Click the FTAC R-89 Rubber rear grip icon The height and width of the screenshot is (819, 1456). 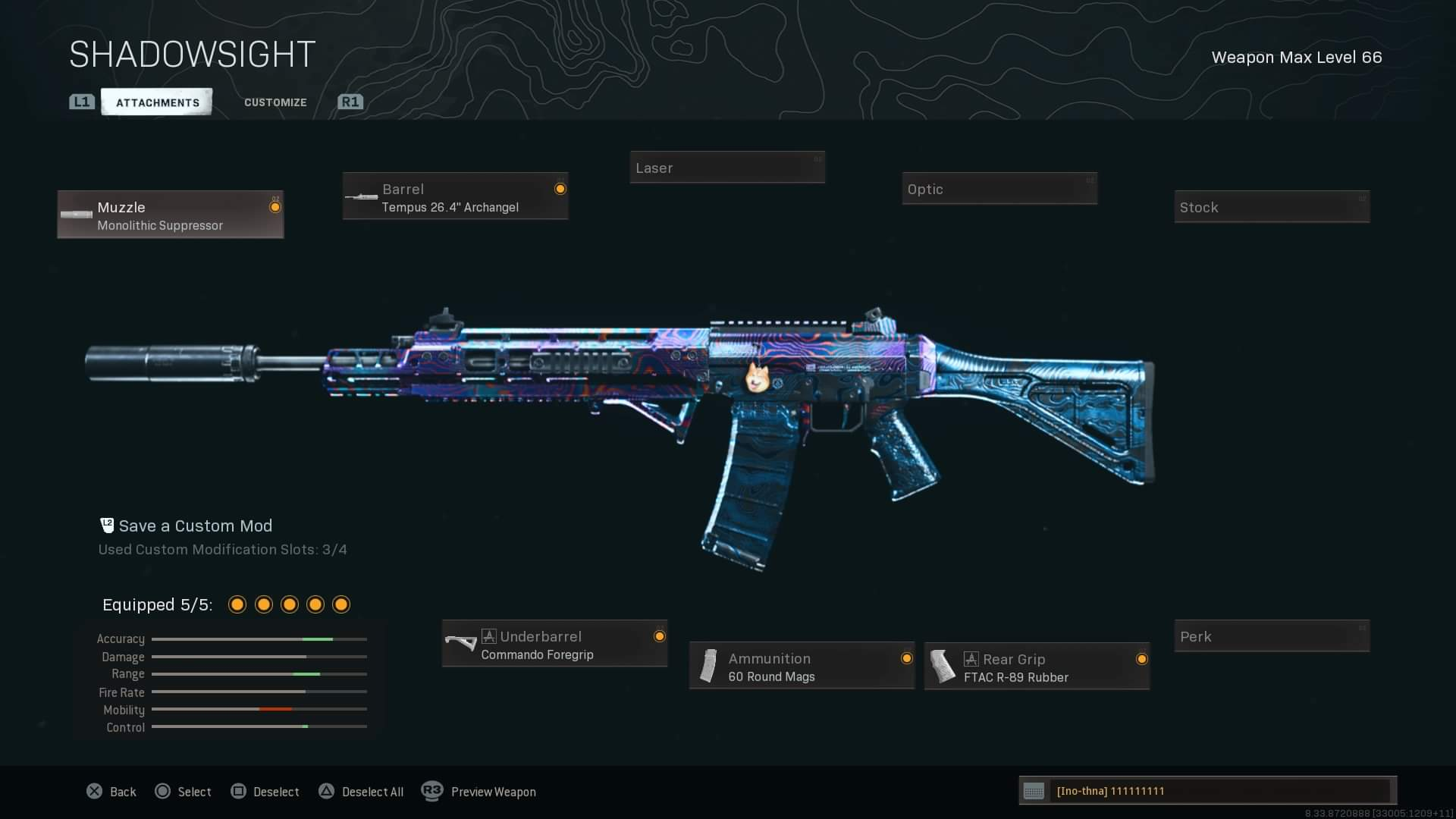pyautogui.click(x=943, y=666)
